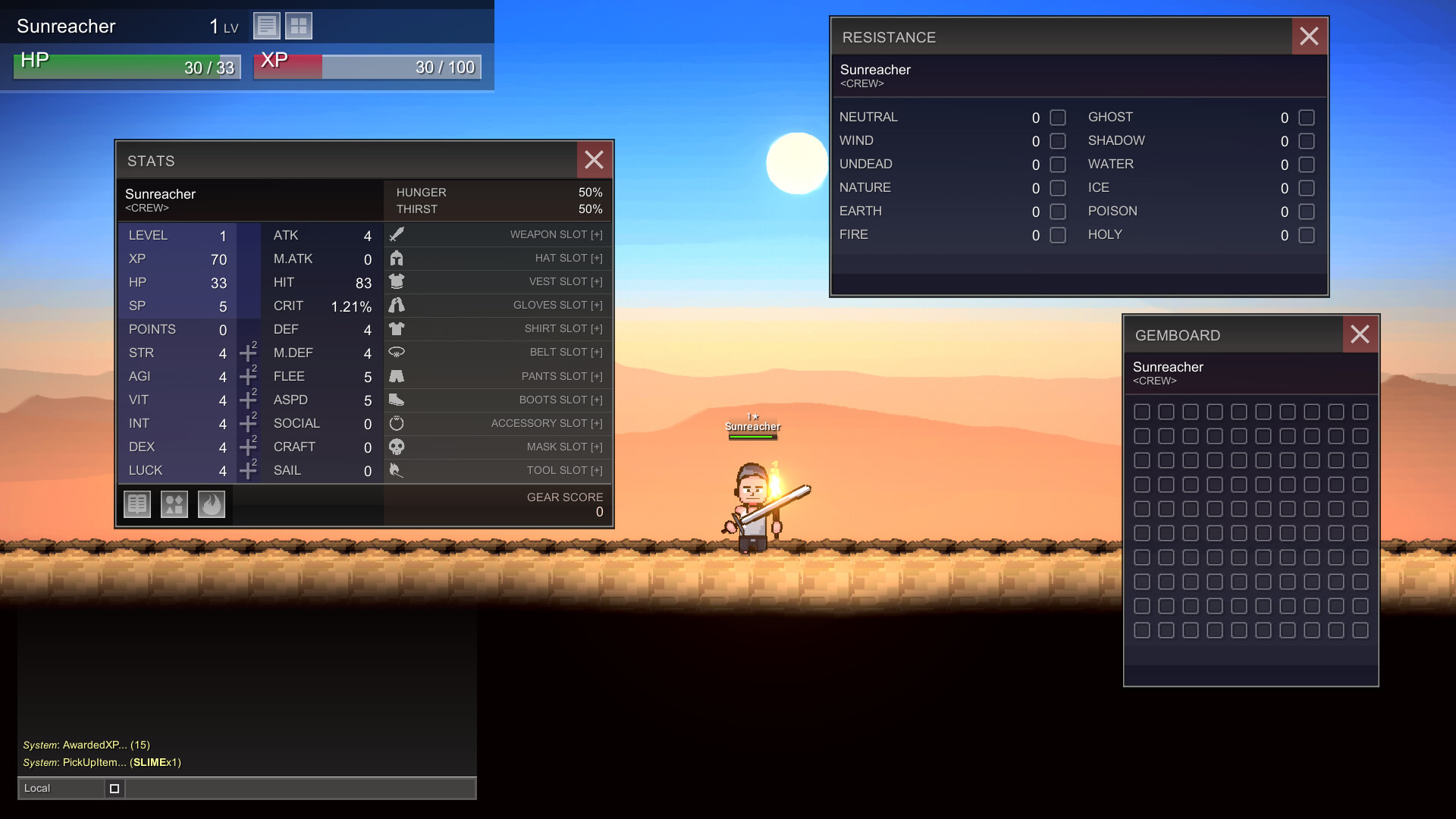Select the mask slot skull icon

coord(397,447)
